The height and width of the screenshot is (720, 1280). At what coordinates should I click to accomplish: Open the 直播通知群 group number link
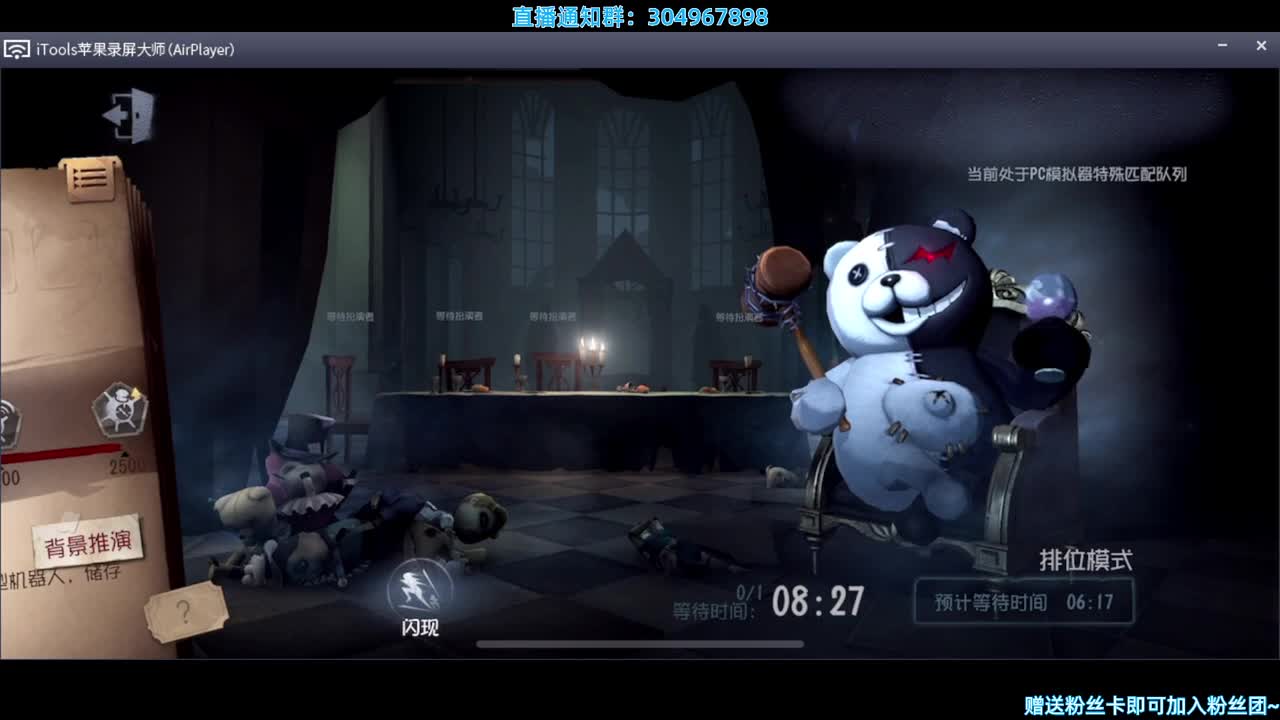pos(638,15)
